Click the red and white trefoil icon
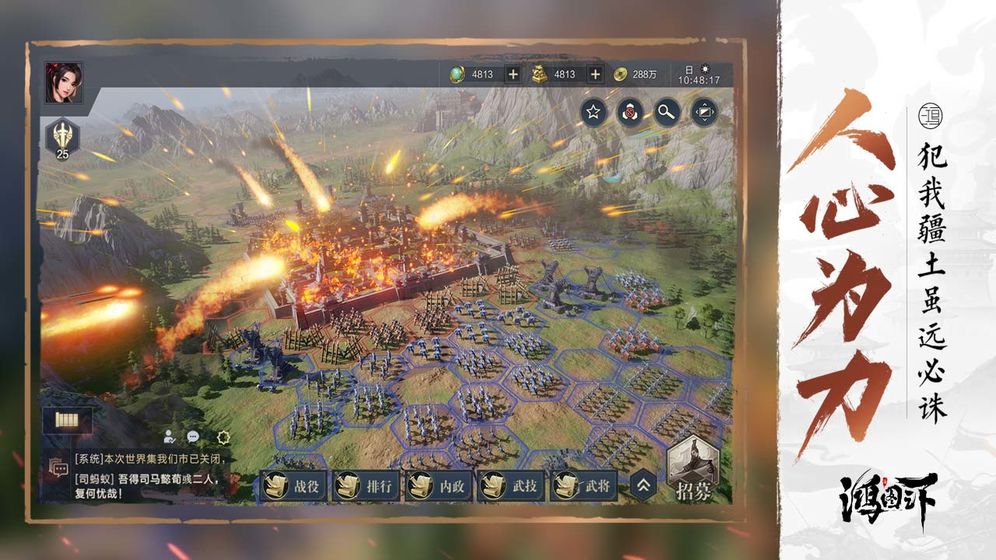The image size is (996, 560). (630, 111)
